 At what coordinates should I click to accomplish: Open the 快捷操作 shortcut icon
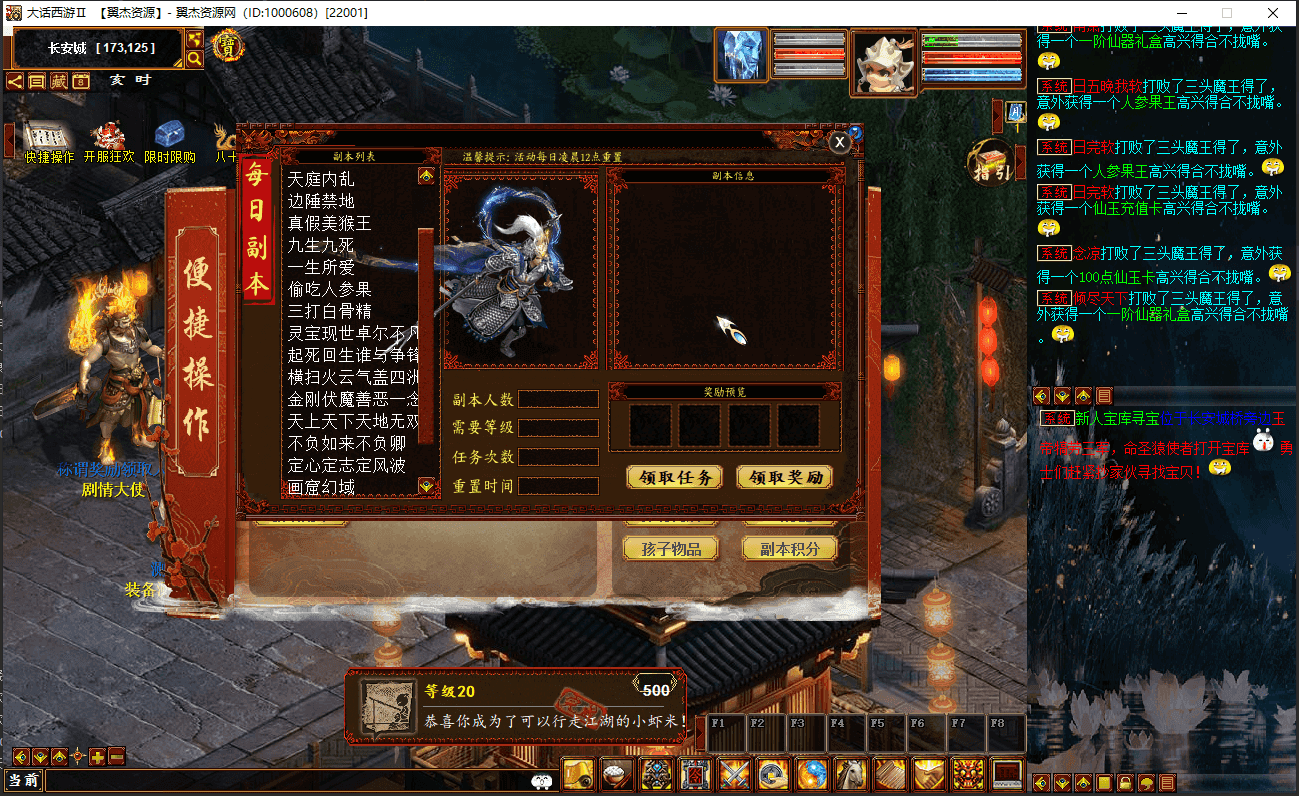tap(46, 141)
